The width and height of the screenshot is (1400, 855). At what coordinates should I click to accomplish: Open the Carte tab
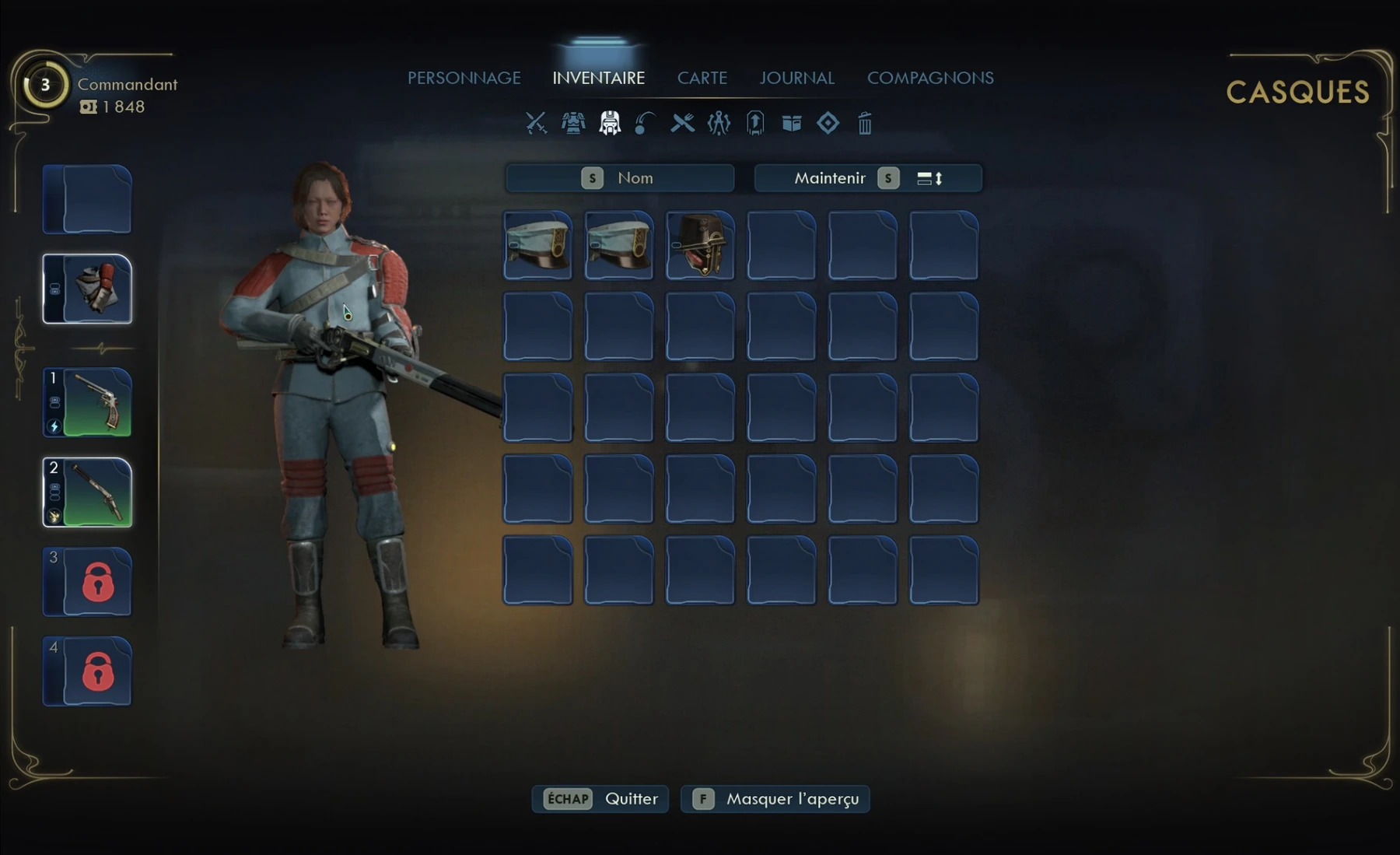point(702,78)
